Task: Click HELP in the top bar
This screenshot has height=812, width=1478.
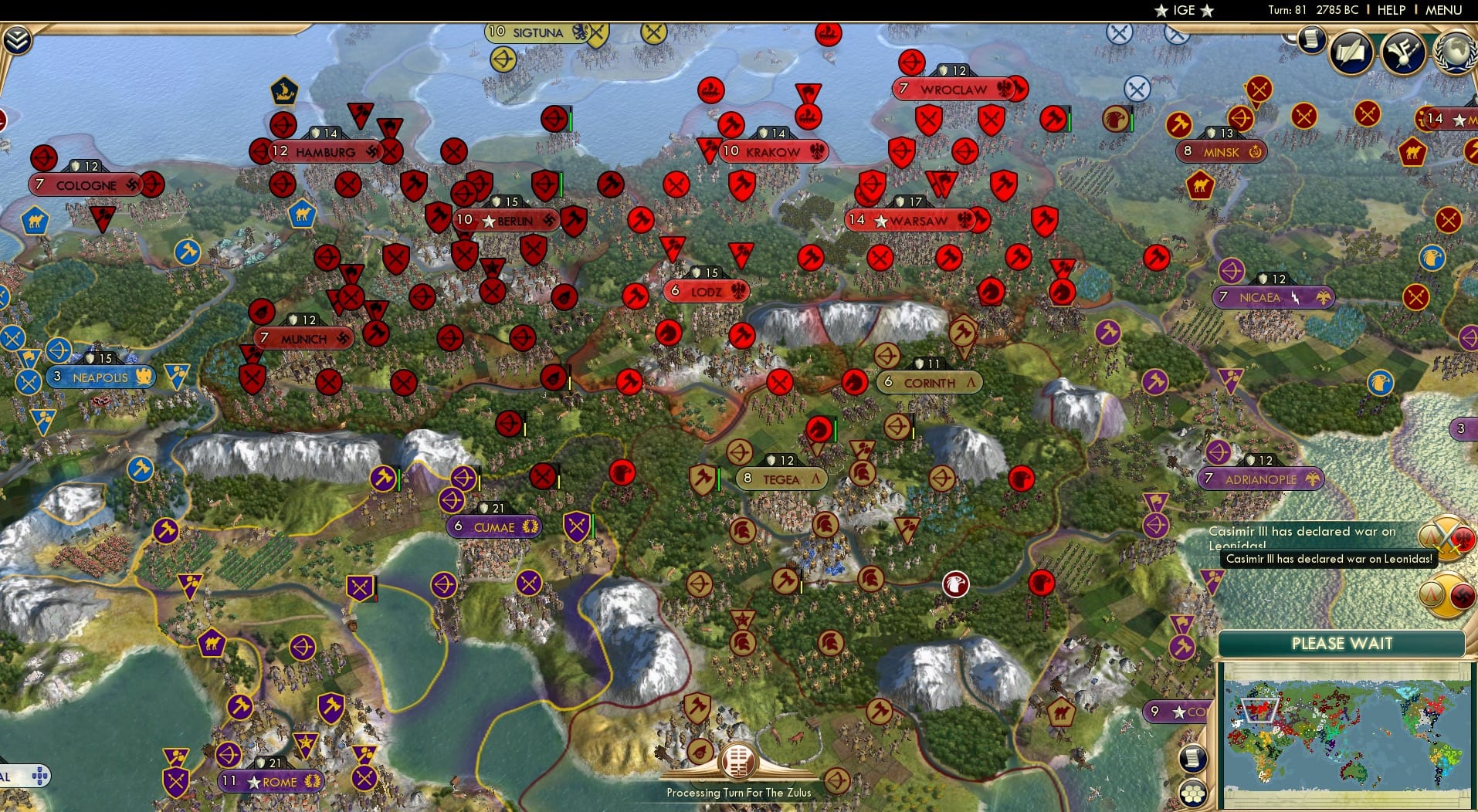Action: tap(1390, 11)
